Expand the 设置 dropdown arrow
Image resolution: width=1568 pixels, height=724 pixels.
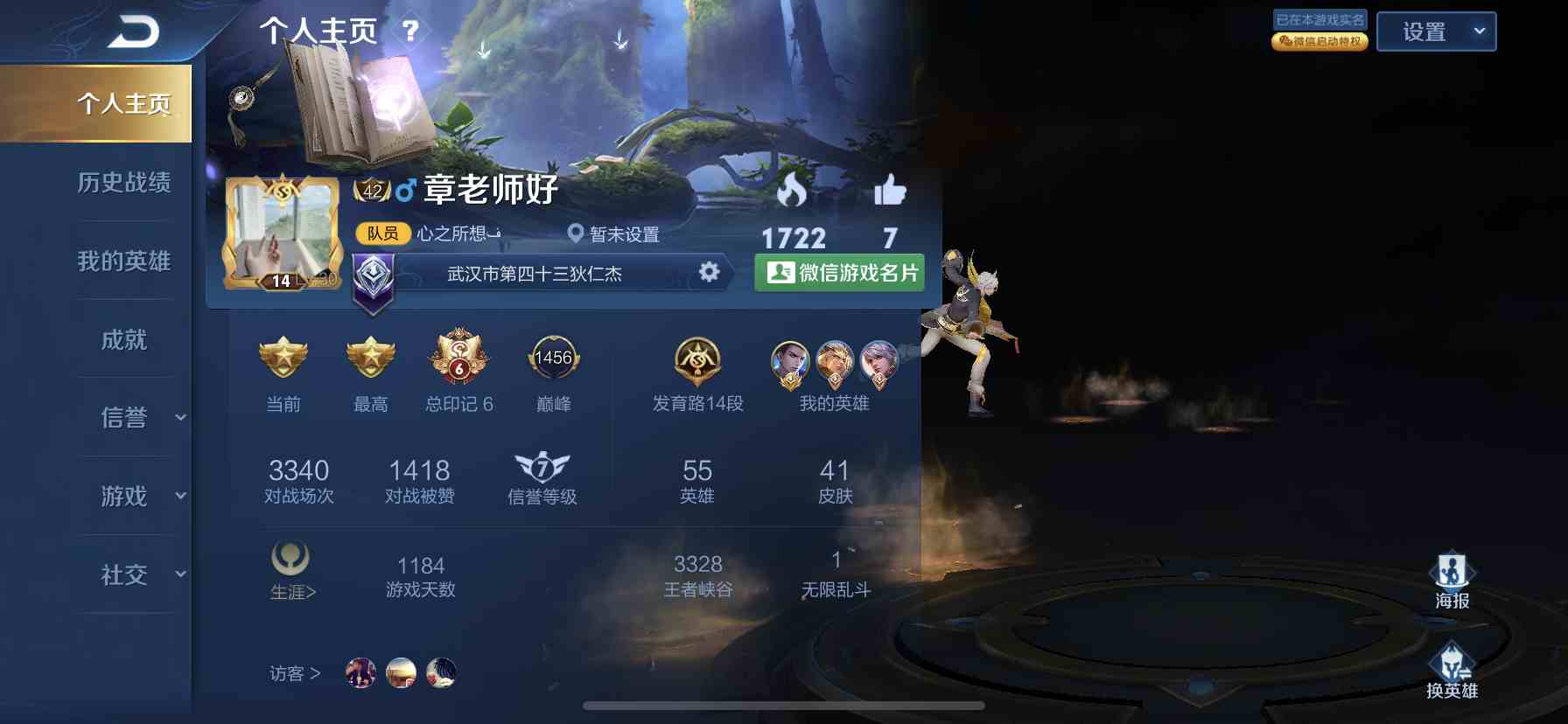pos(1480,31)
